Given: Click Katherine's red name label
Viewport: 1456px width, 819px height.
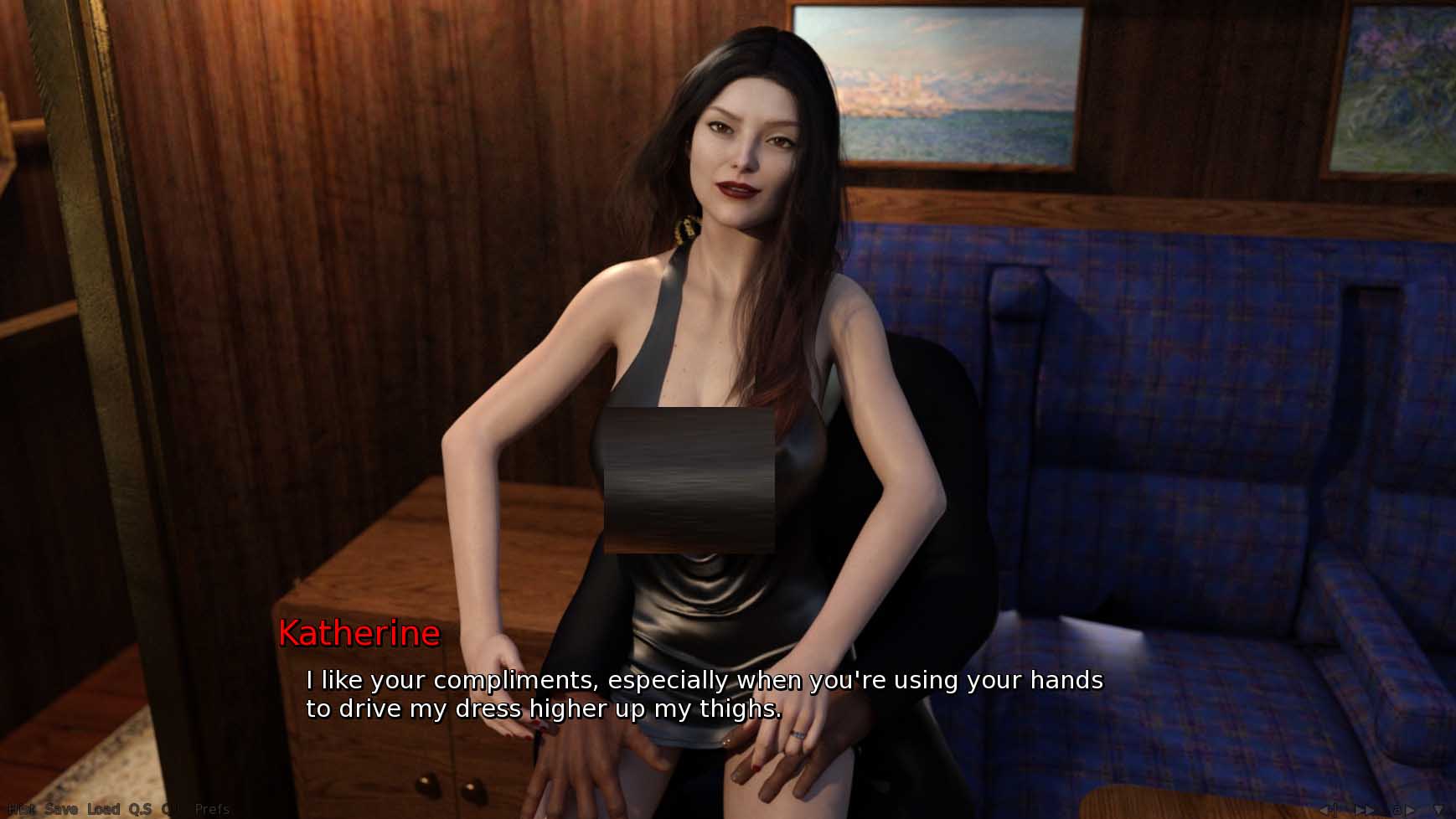Looking at the screenshot, I should 359,633.
